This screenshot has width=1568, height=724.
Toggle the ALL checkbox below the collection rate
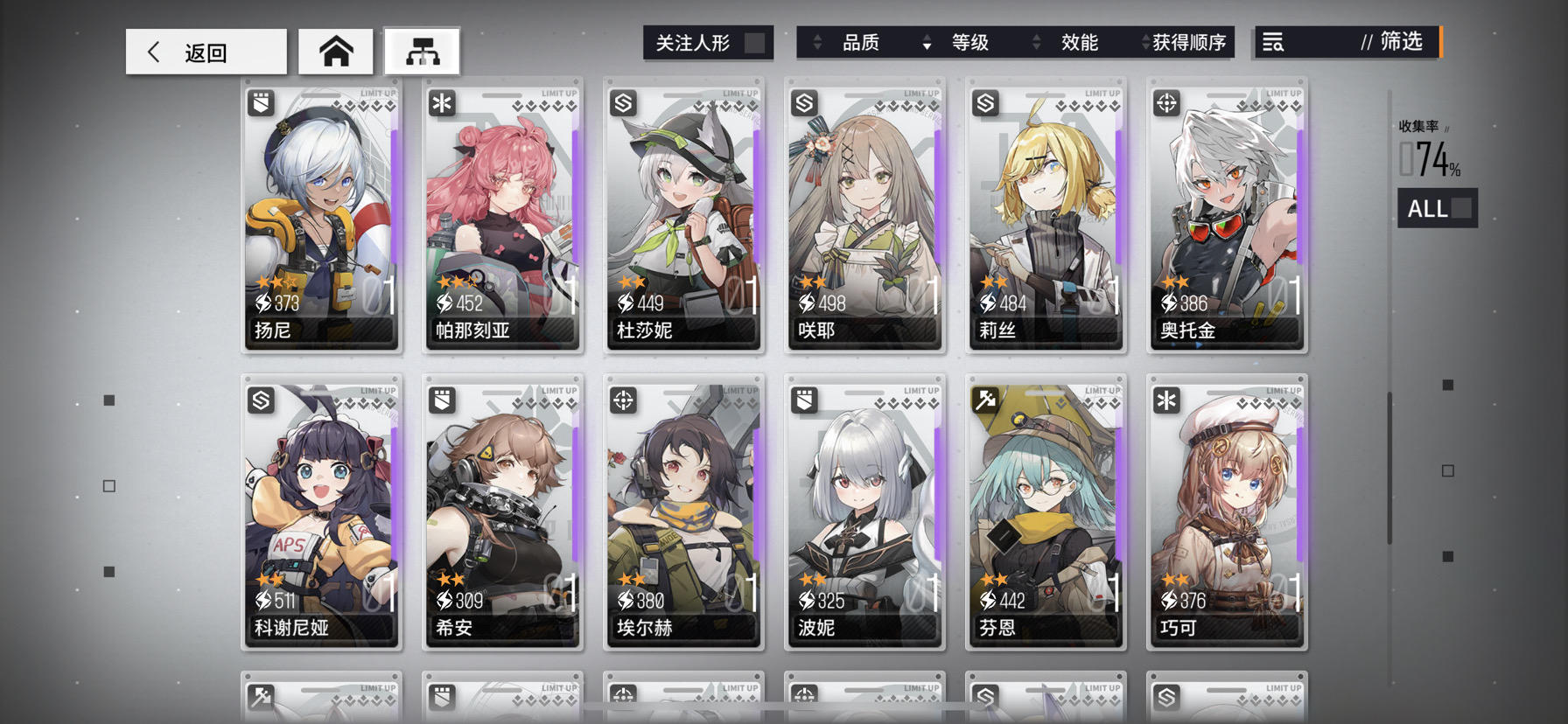click(1459, 208)
